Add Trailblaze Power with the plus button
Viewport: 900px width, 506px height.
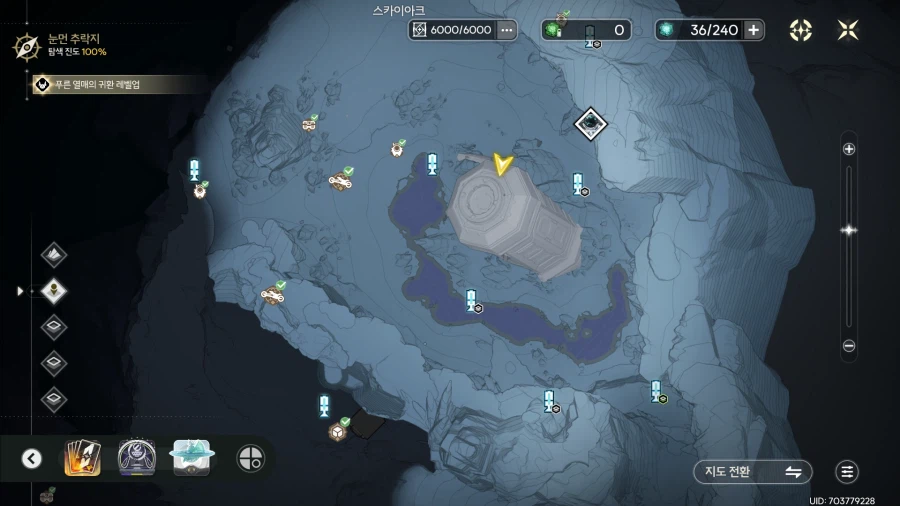coord(754,30)
